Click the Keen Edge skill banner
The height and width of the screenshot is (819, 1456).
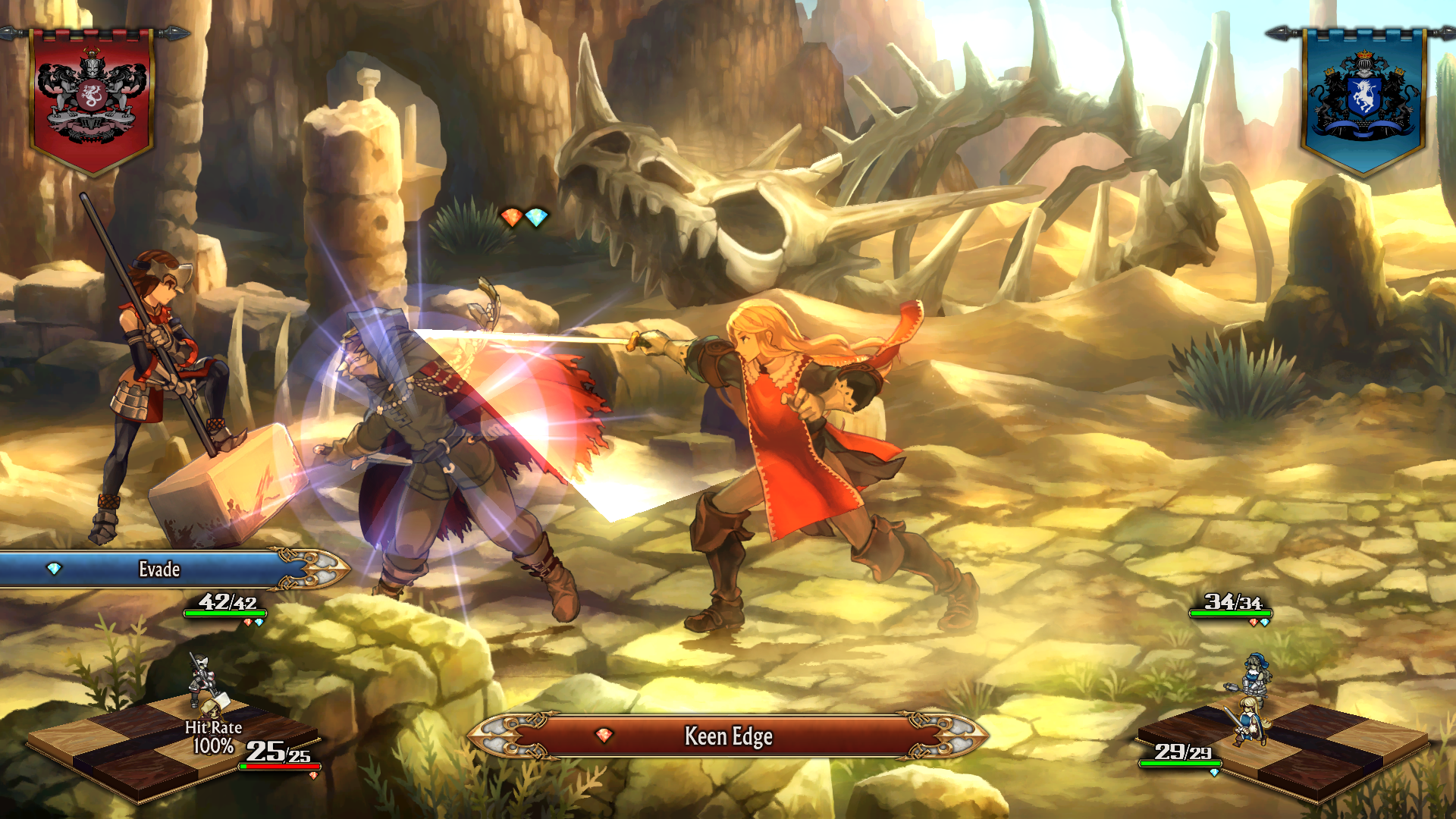click(x=728, y=736)
